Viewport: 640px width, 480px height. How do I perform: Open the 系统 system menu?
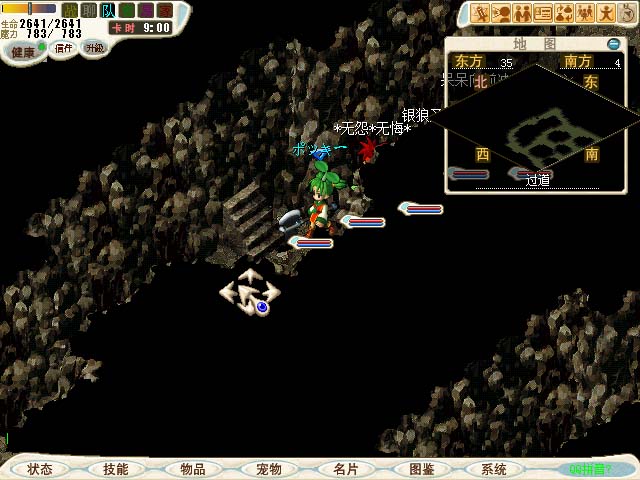(x=494, y=469)
